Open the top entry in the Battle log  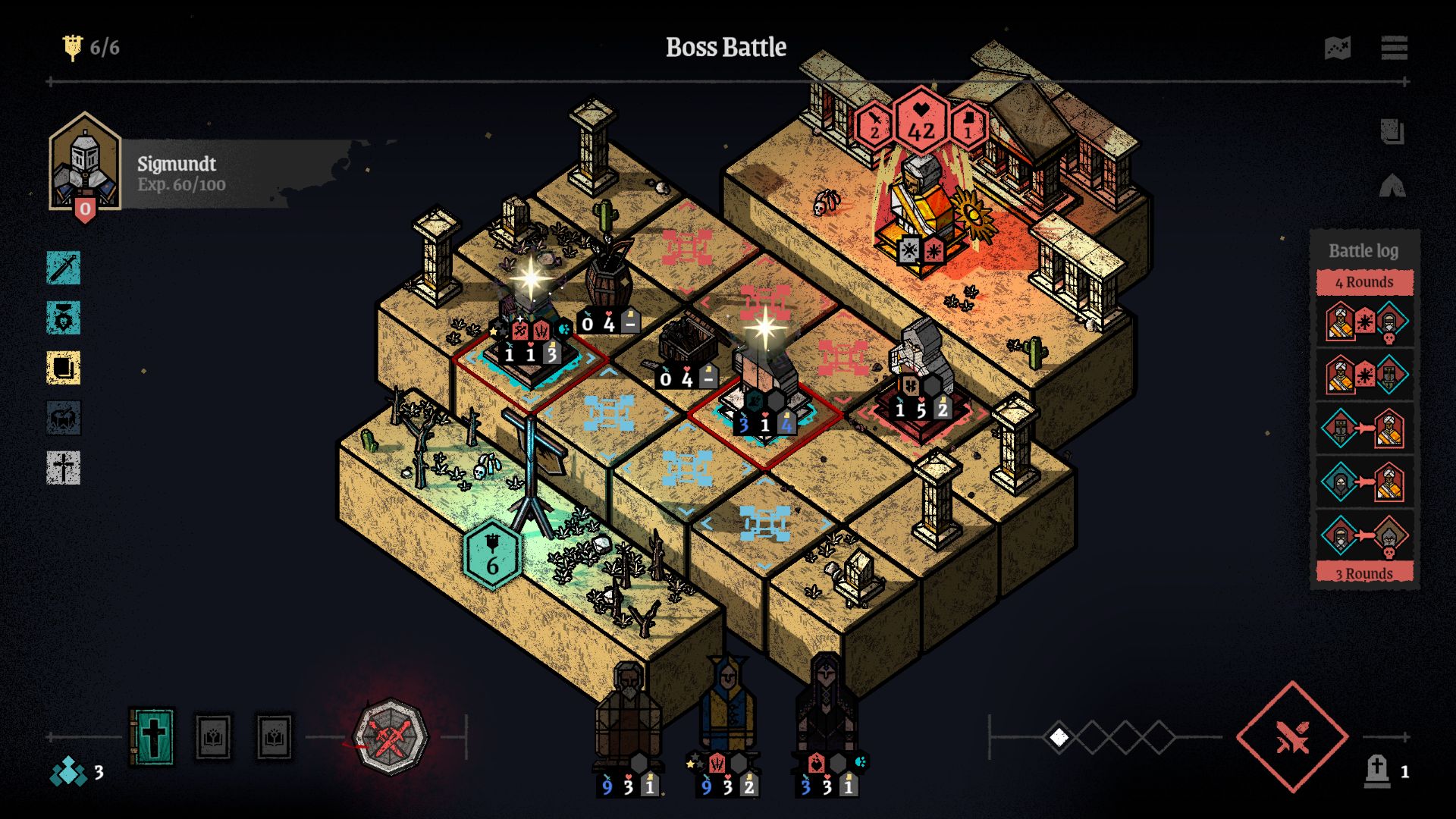pos(1364,322)
